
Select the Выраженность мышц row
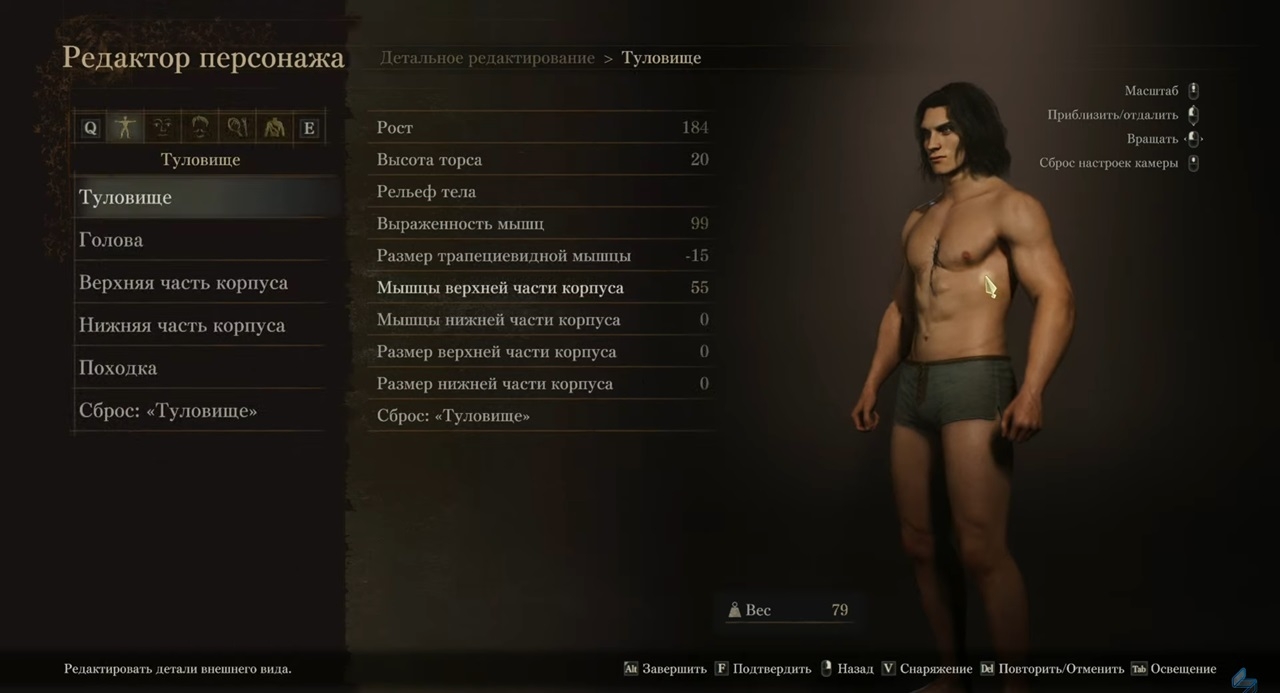click(x=541, y=224)
